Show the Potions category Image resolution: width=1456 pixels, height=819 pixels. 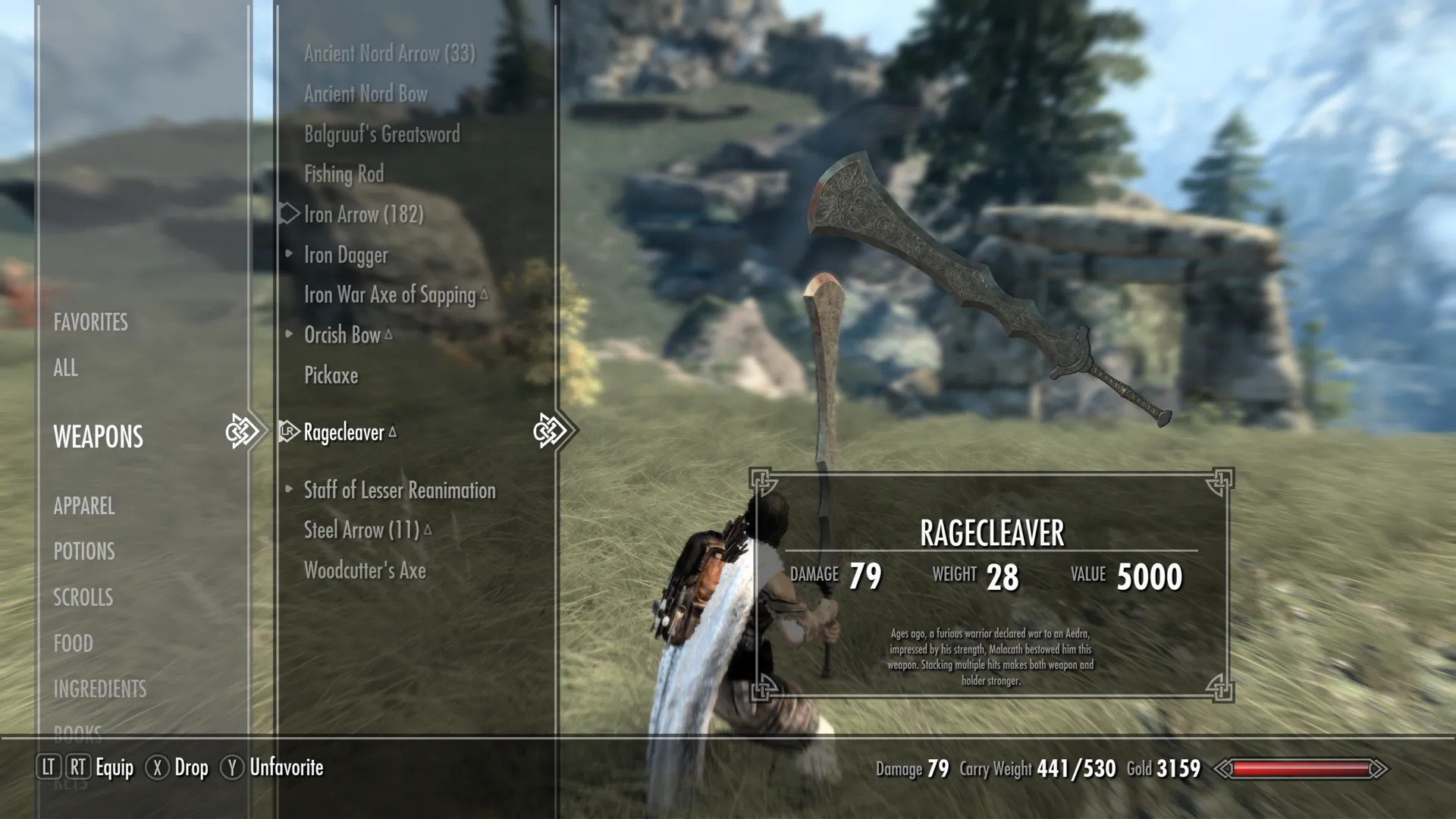coord(84,551)
